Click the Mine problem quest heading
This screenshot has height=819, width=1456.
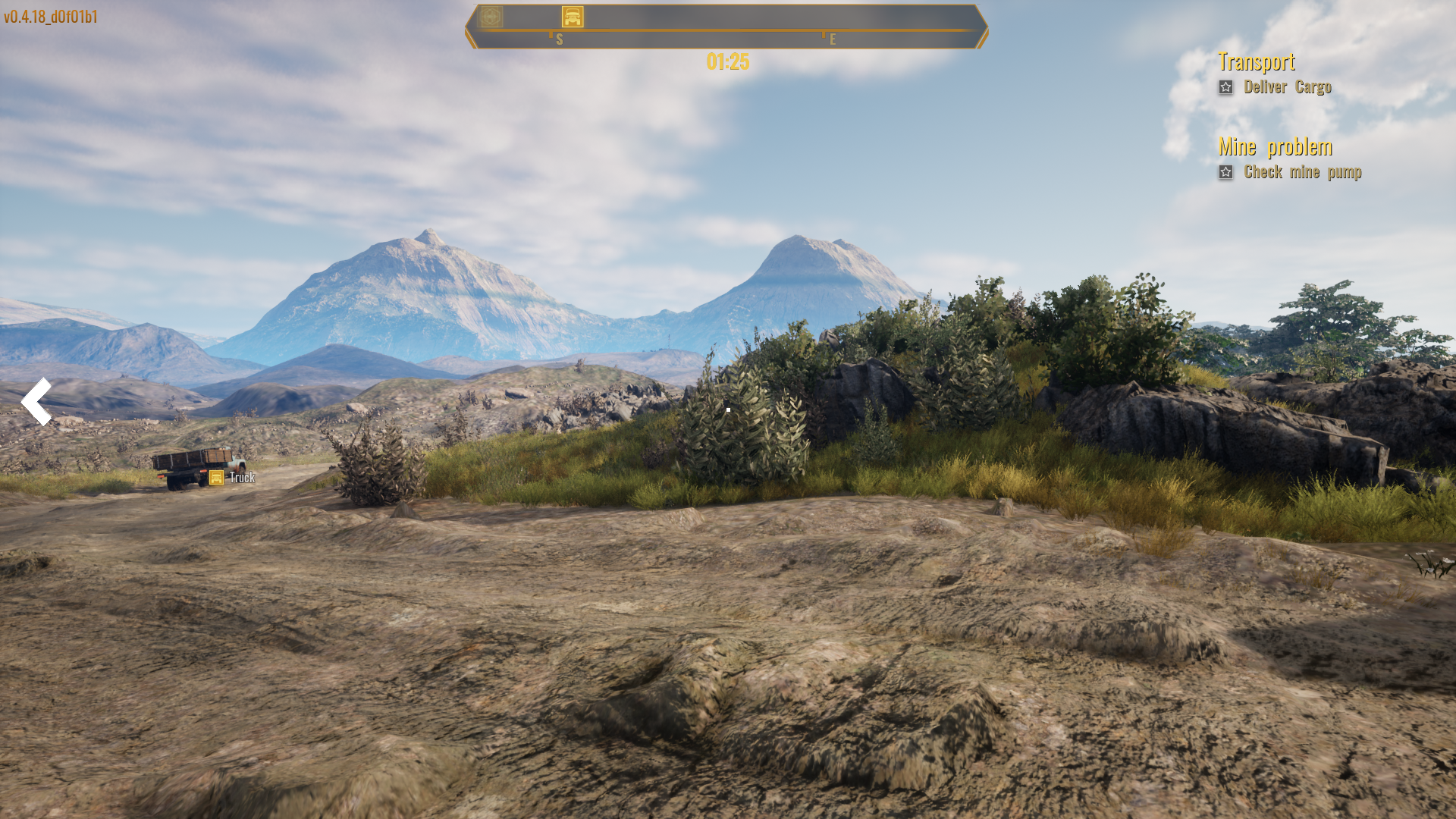[x=1275, y=146]
